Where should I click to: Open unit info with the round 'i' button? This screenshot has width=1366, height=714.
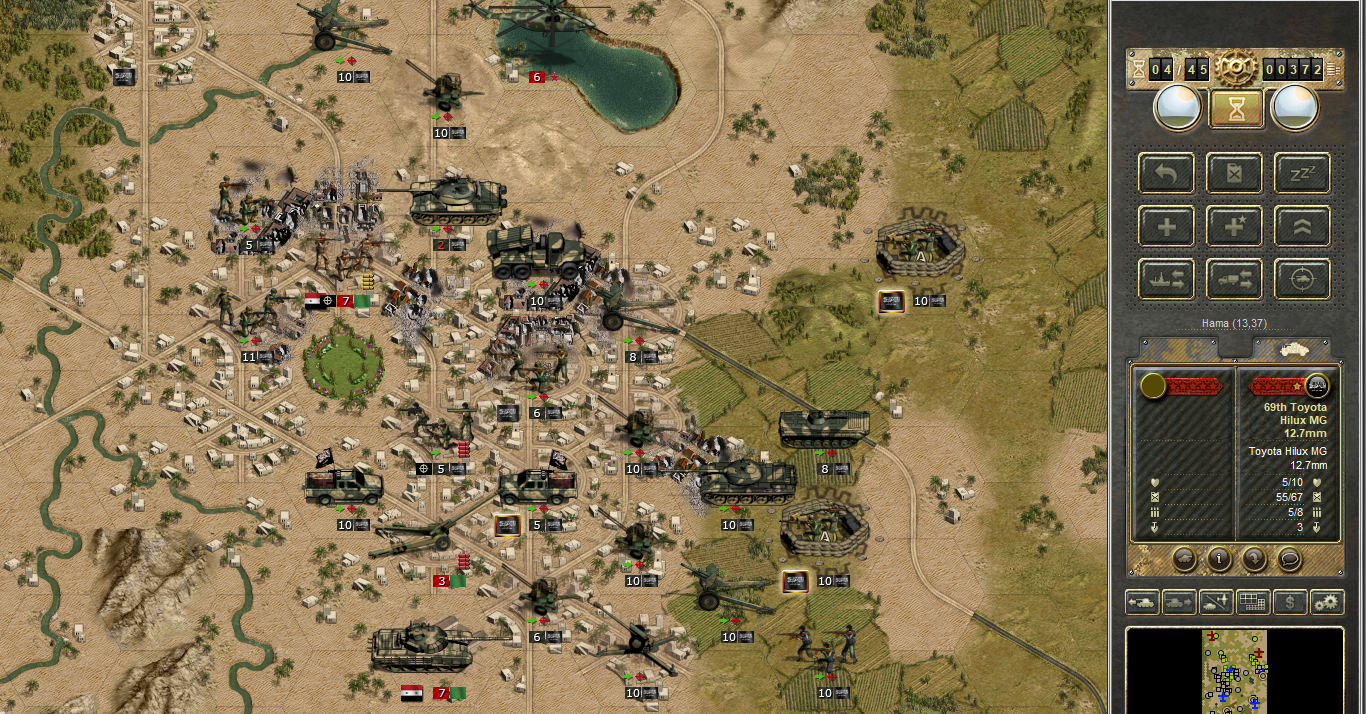click(x=1218, y=559)
